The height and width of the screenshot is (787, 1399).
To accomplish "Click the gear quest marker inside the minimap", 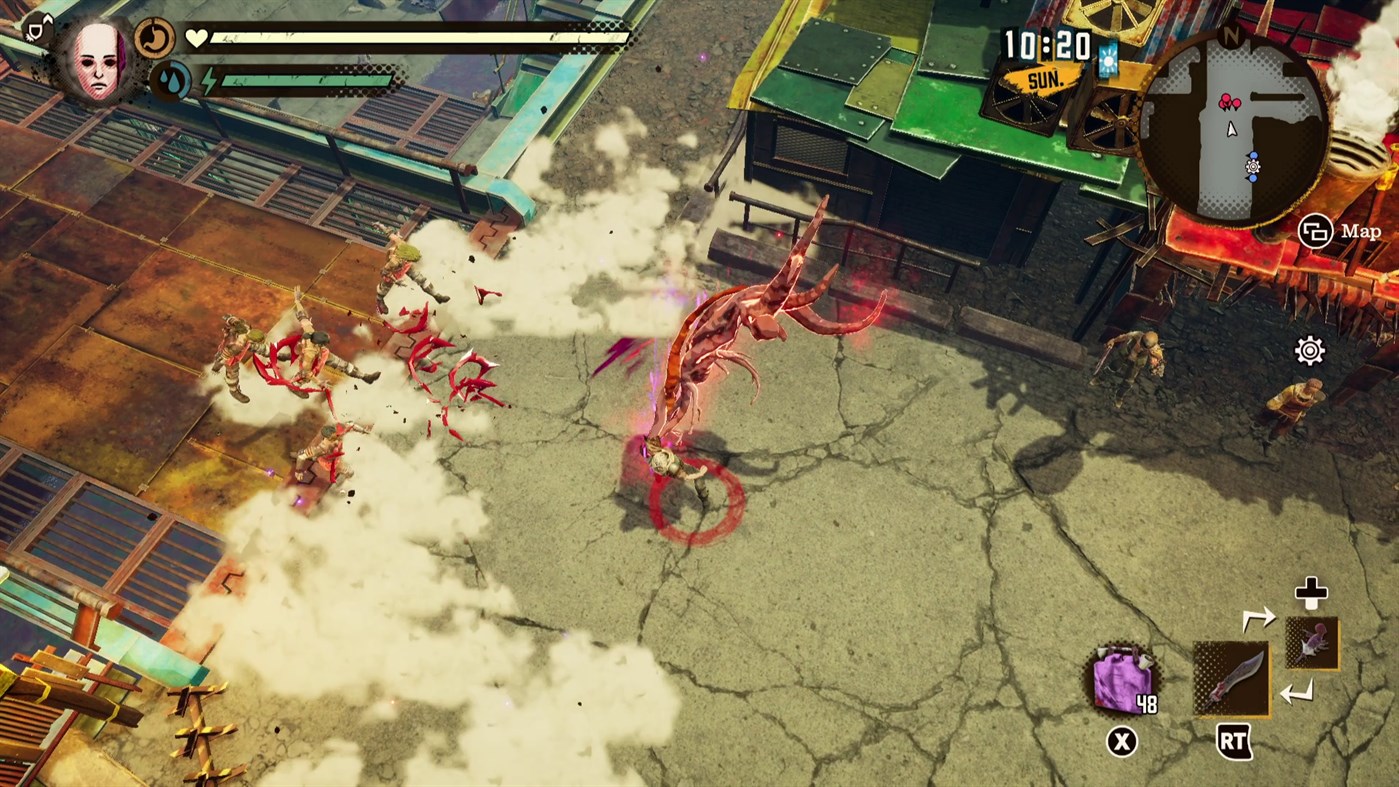I will [x=1253, y=166].
